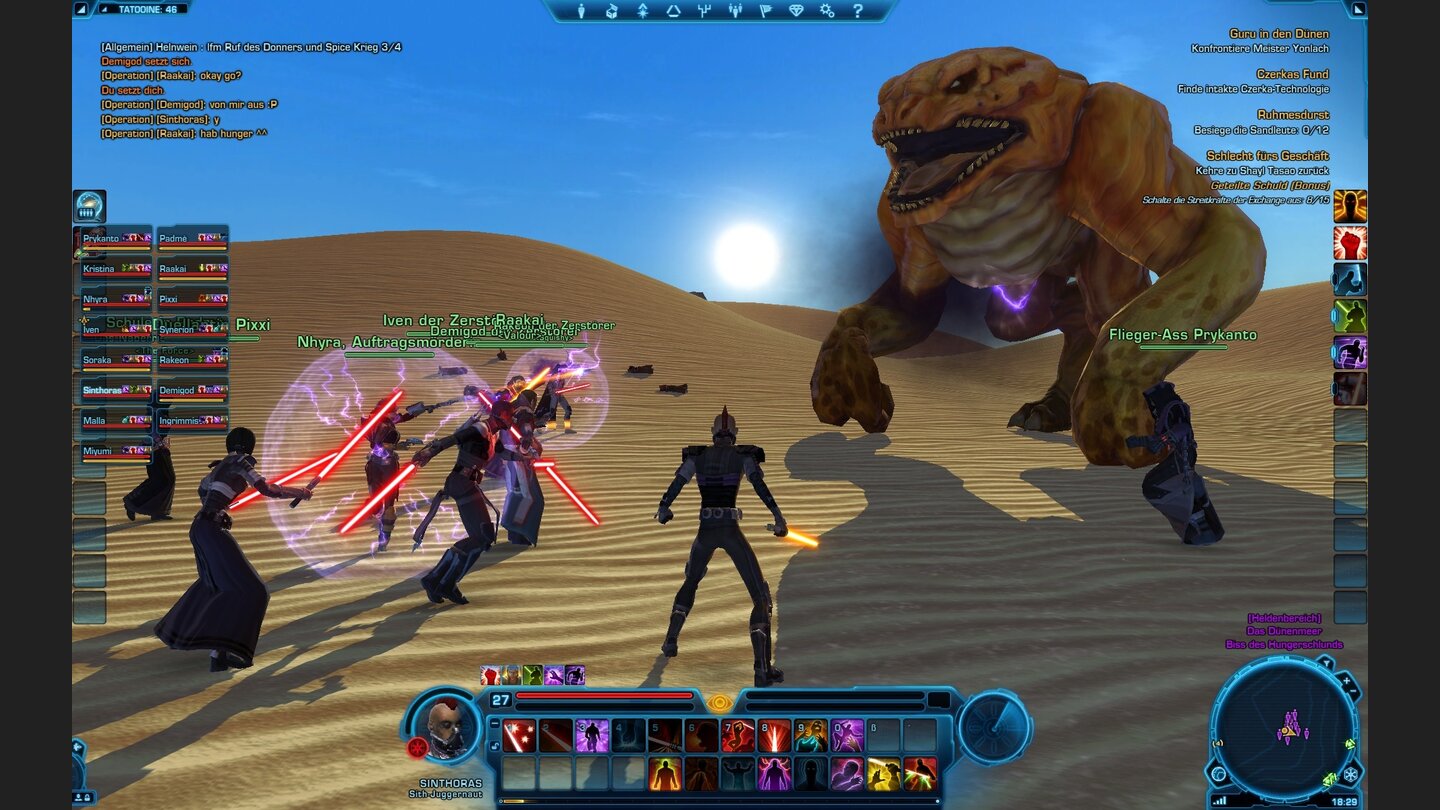Zoom in on the minimap with the plus button
The width and height of the screenshot is (1440, 810).
point(1346,680)
